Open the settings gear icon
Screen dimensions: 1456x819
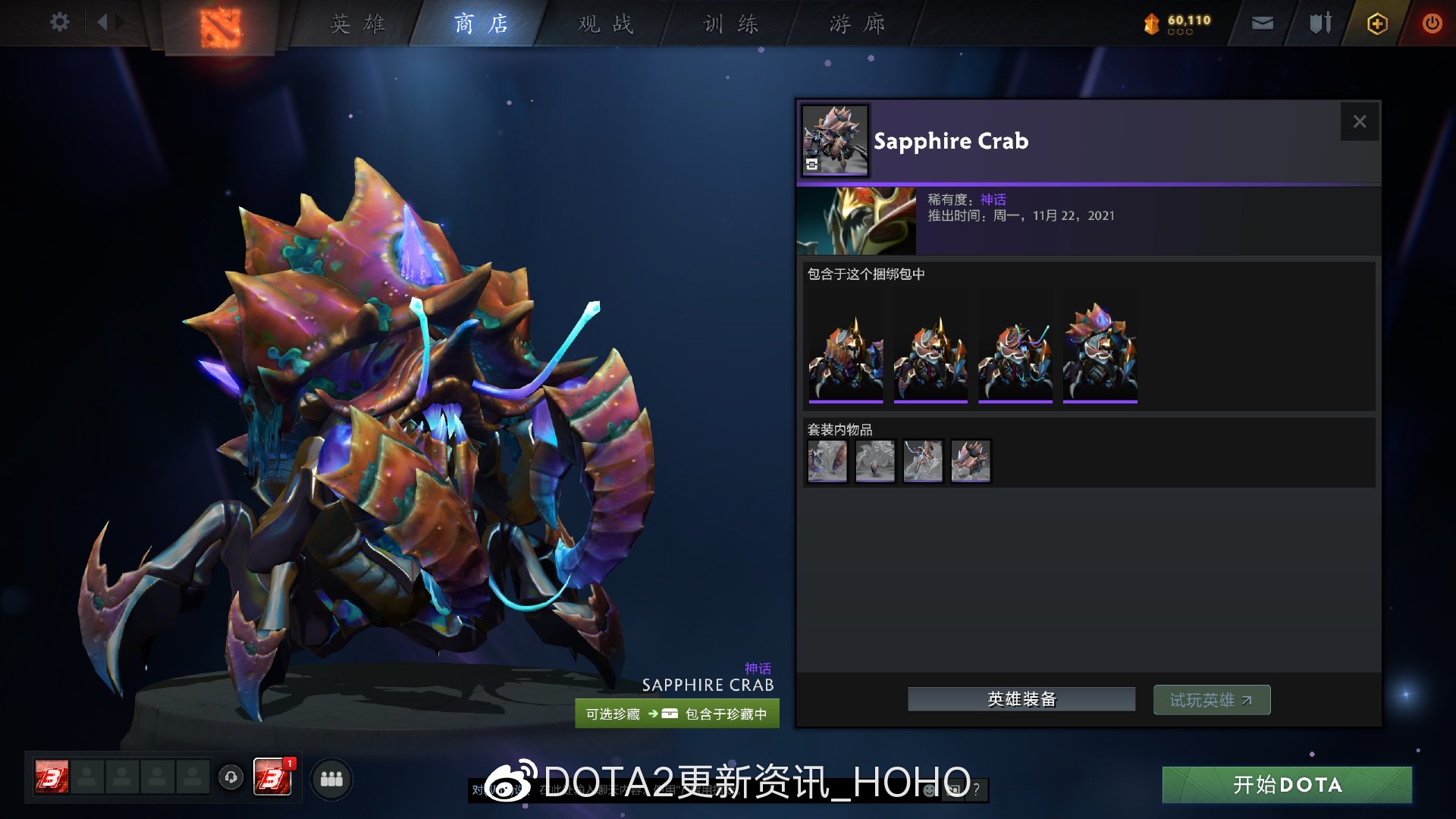(x=59, y=23)
